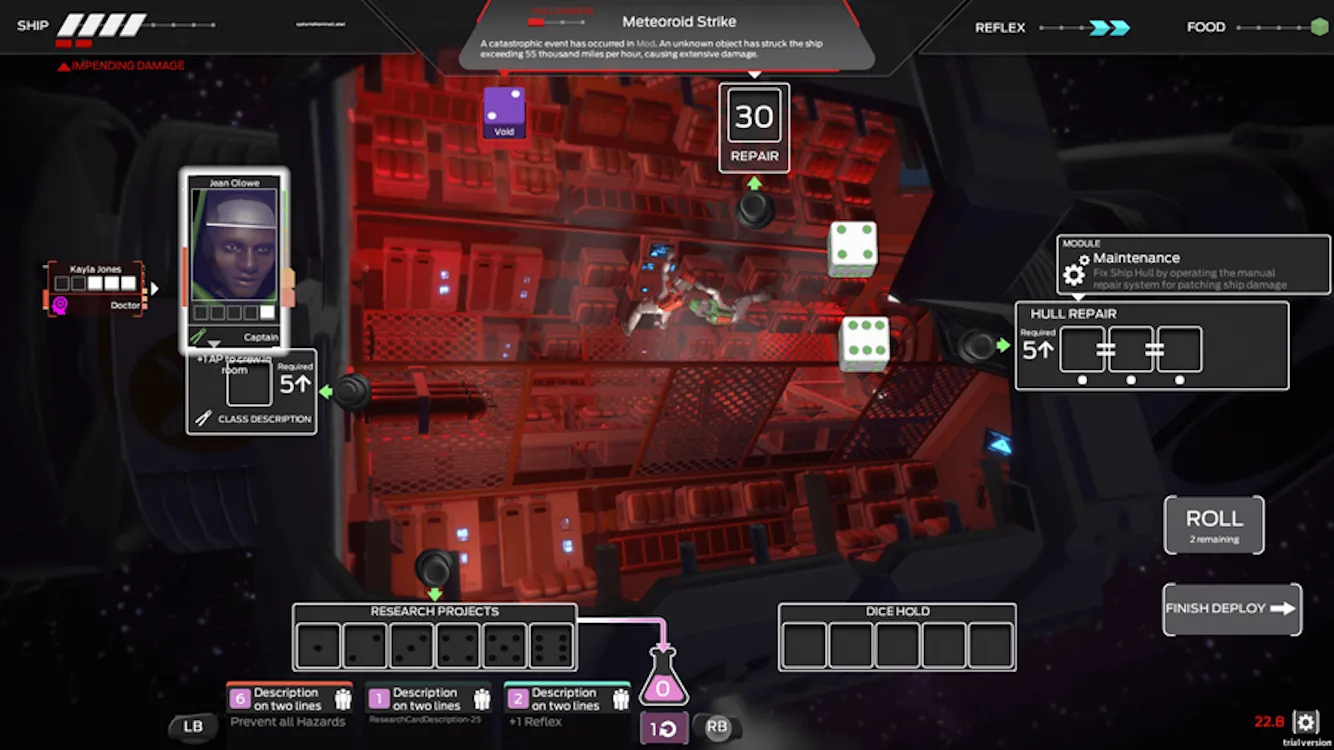Select the one-pip Research Projects slot
The width and height of the screenshot is (1334, 750).
pyautogui.click(x=318, y=646)
